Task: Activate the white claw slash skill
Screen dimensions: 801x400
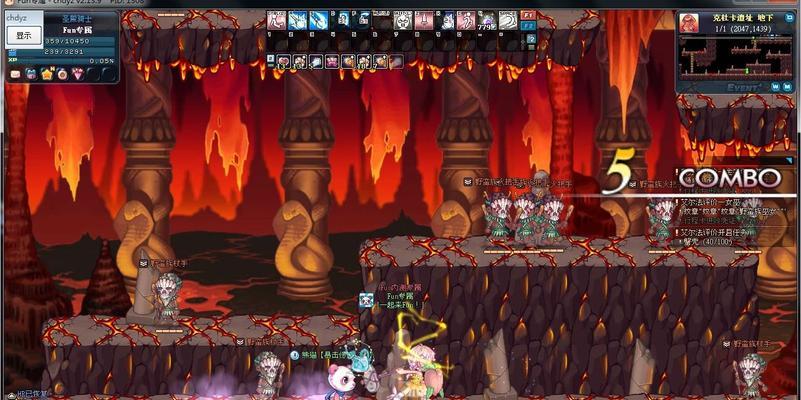Action: (x=508, y=20)
